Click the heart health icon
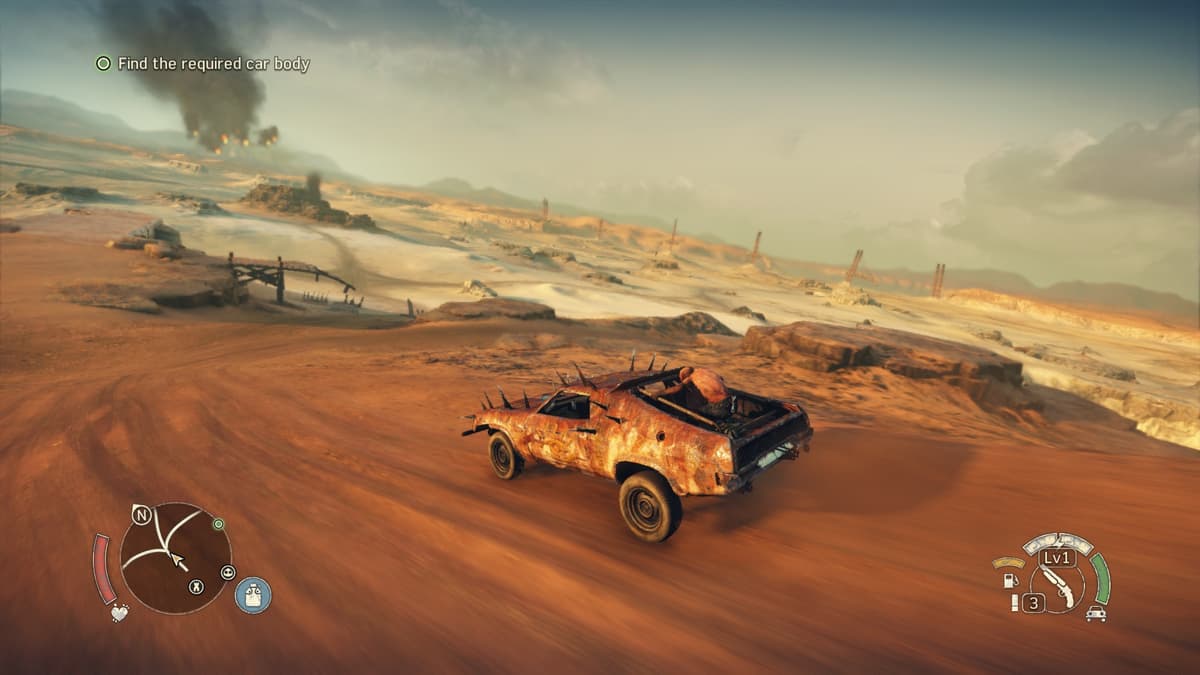Viewport: 1200px width, 675px height. [x=119, y=612]
